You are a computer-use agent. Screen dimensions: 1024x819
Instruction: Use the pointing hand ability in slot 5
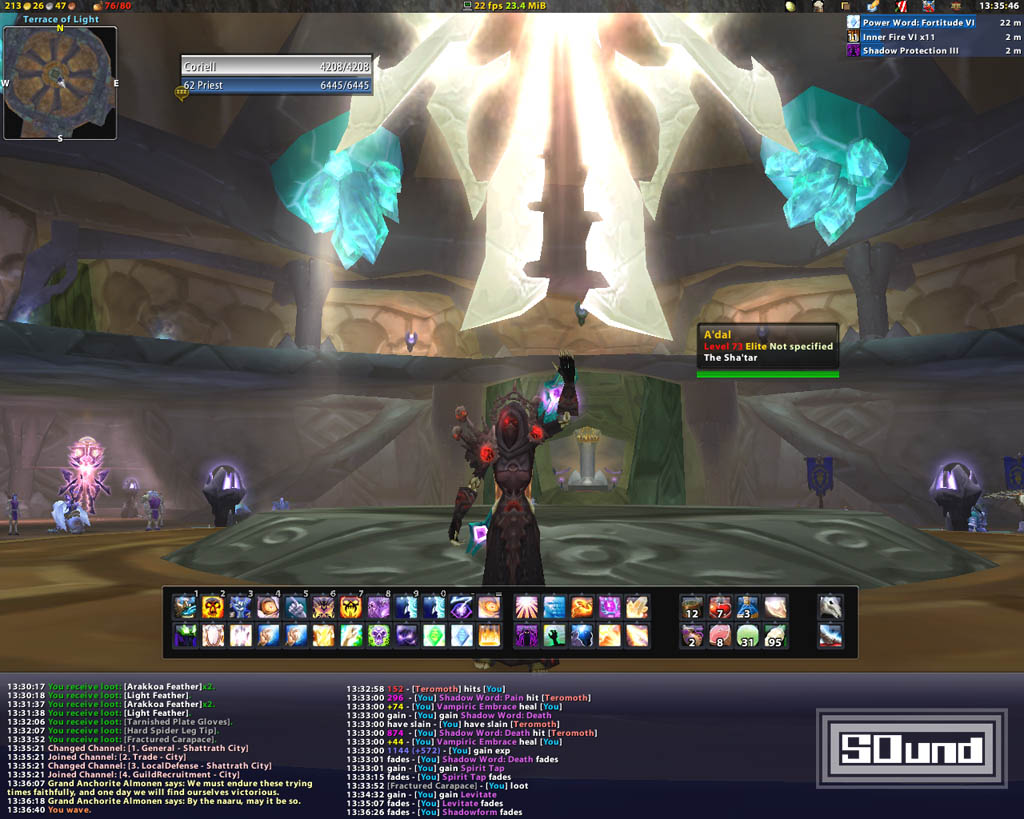coord(295,607)
